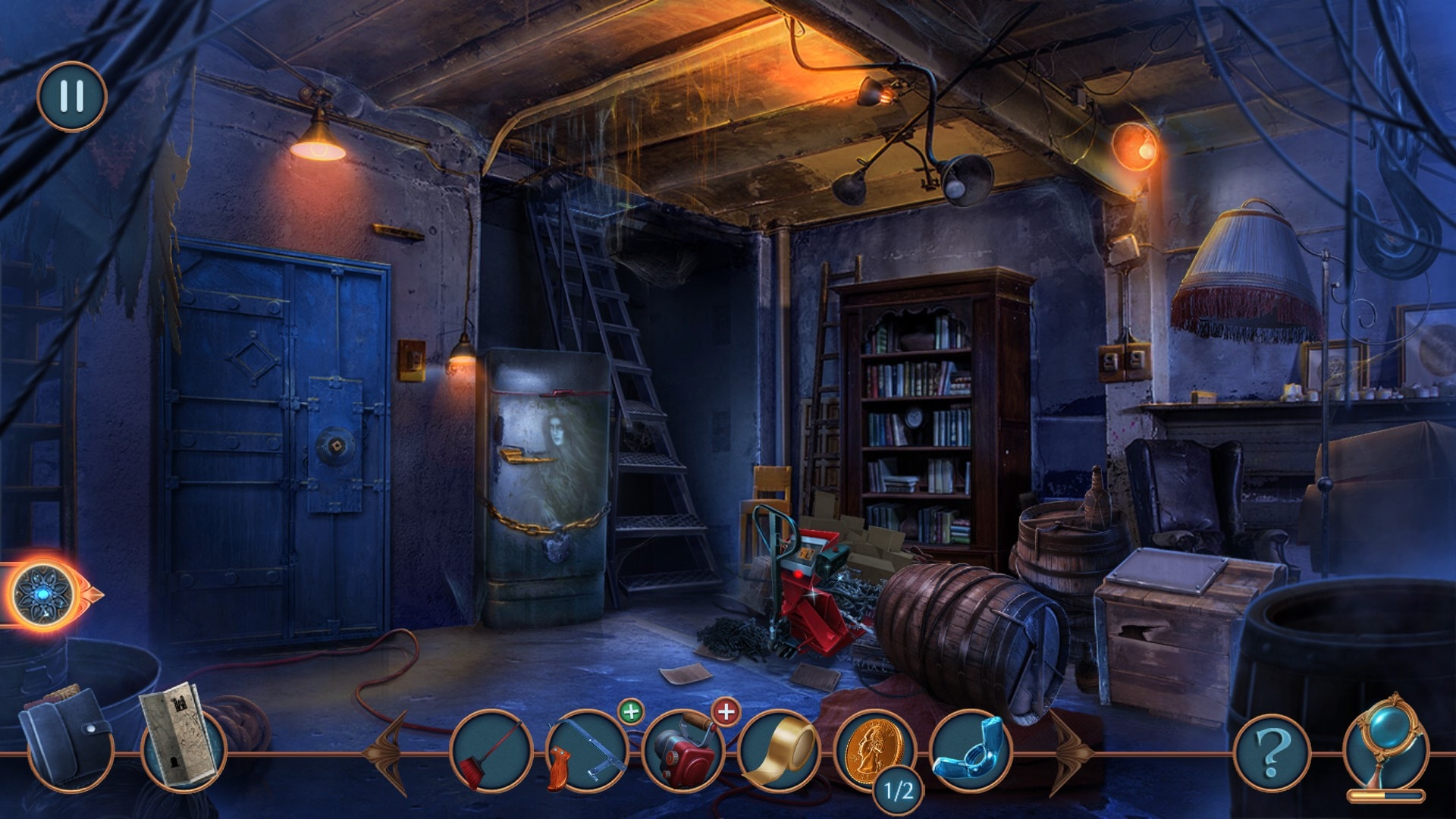Screen dimensions: 1456x819
Task: Open the folded map
Action: (180, 732)
